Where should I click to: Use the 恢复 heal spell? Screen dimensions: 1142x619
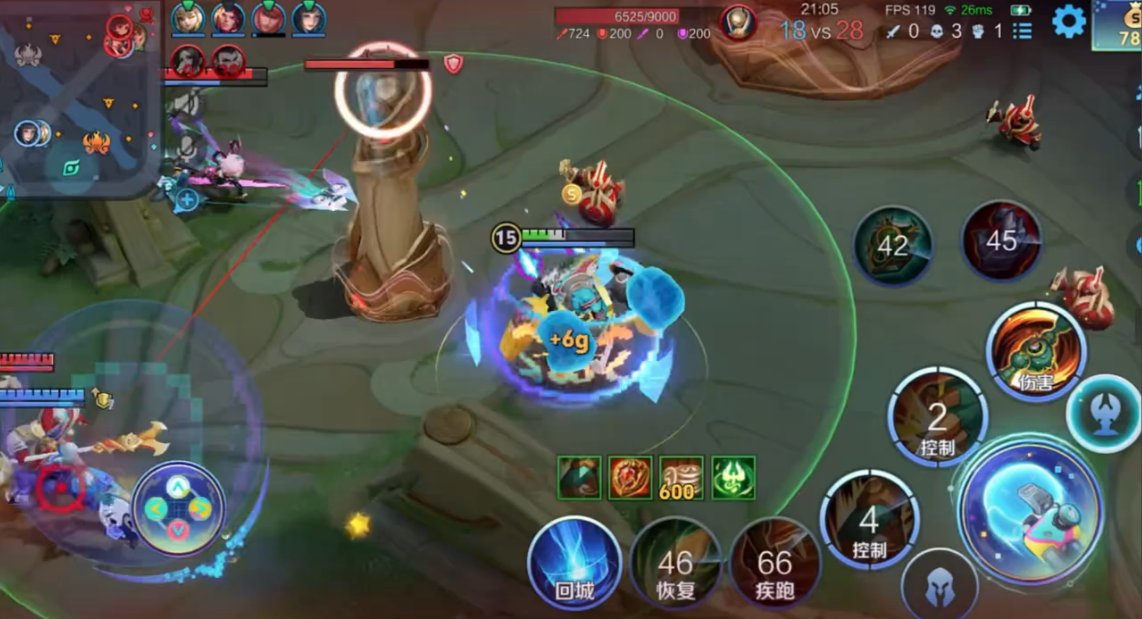676,564
